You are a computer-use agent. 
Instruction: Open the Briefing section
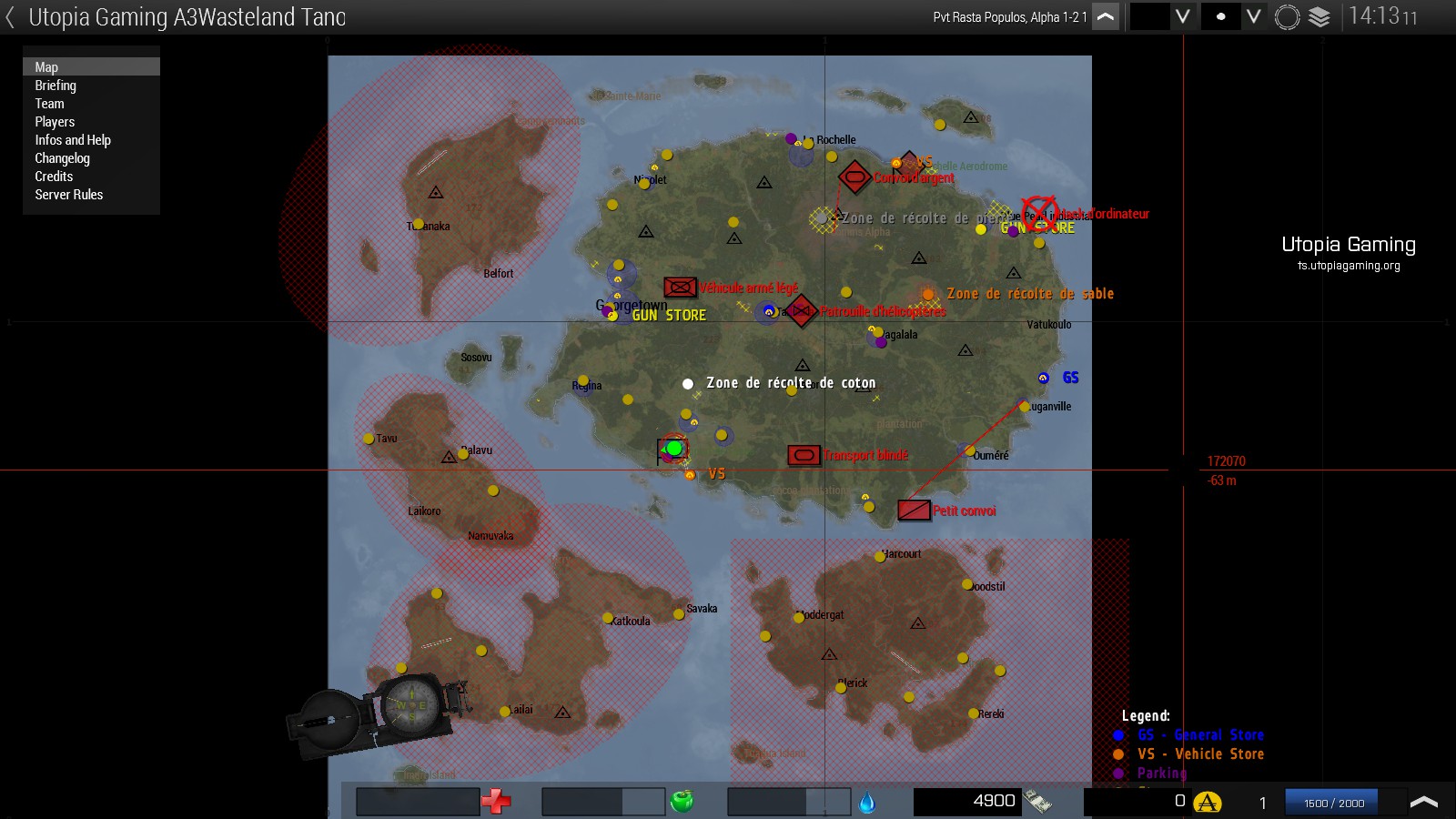point(56,86)
